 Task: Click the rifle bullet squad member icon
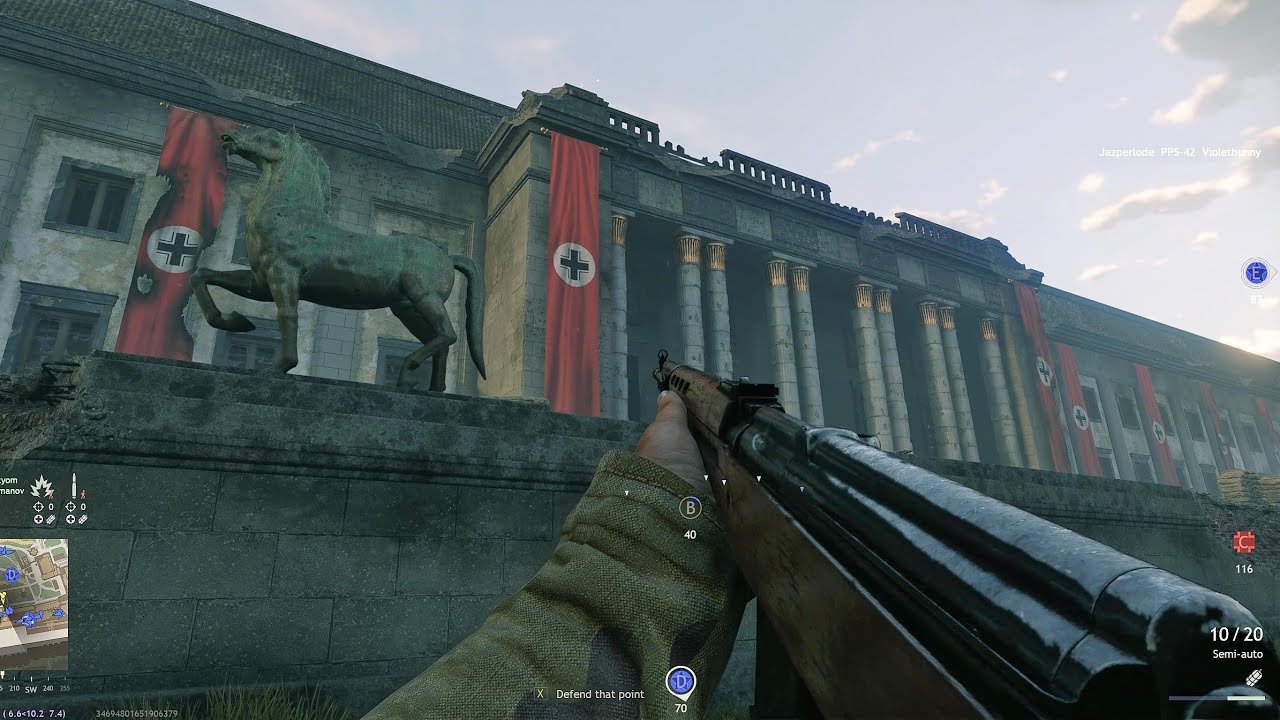coord(74,487)
